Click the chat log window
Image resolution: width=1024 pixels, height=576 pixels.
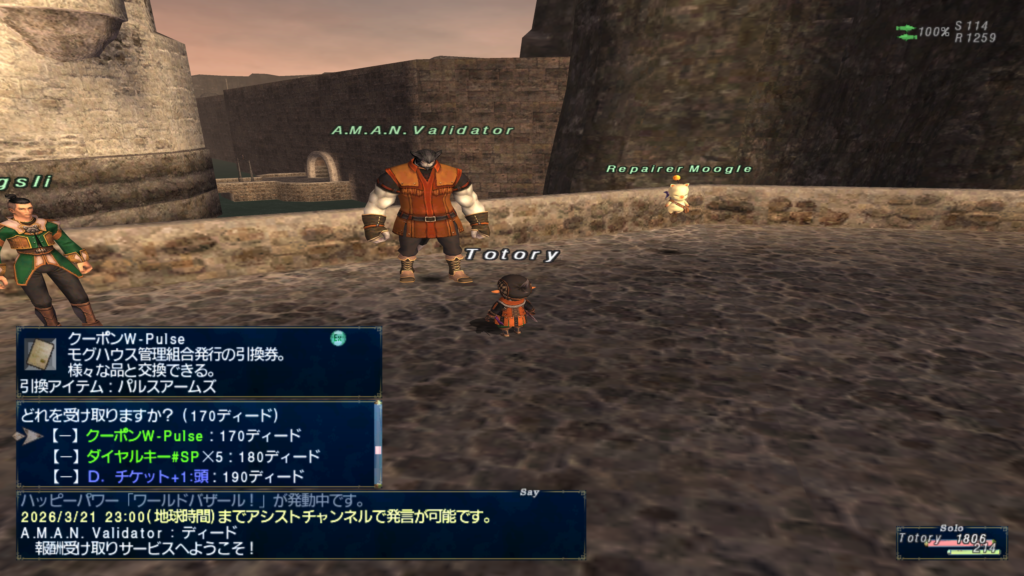click(300, 524)
